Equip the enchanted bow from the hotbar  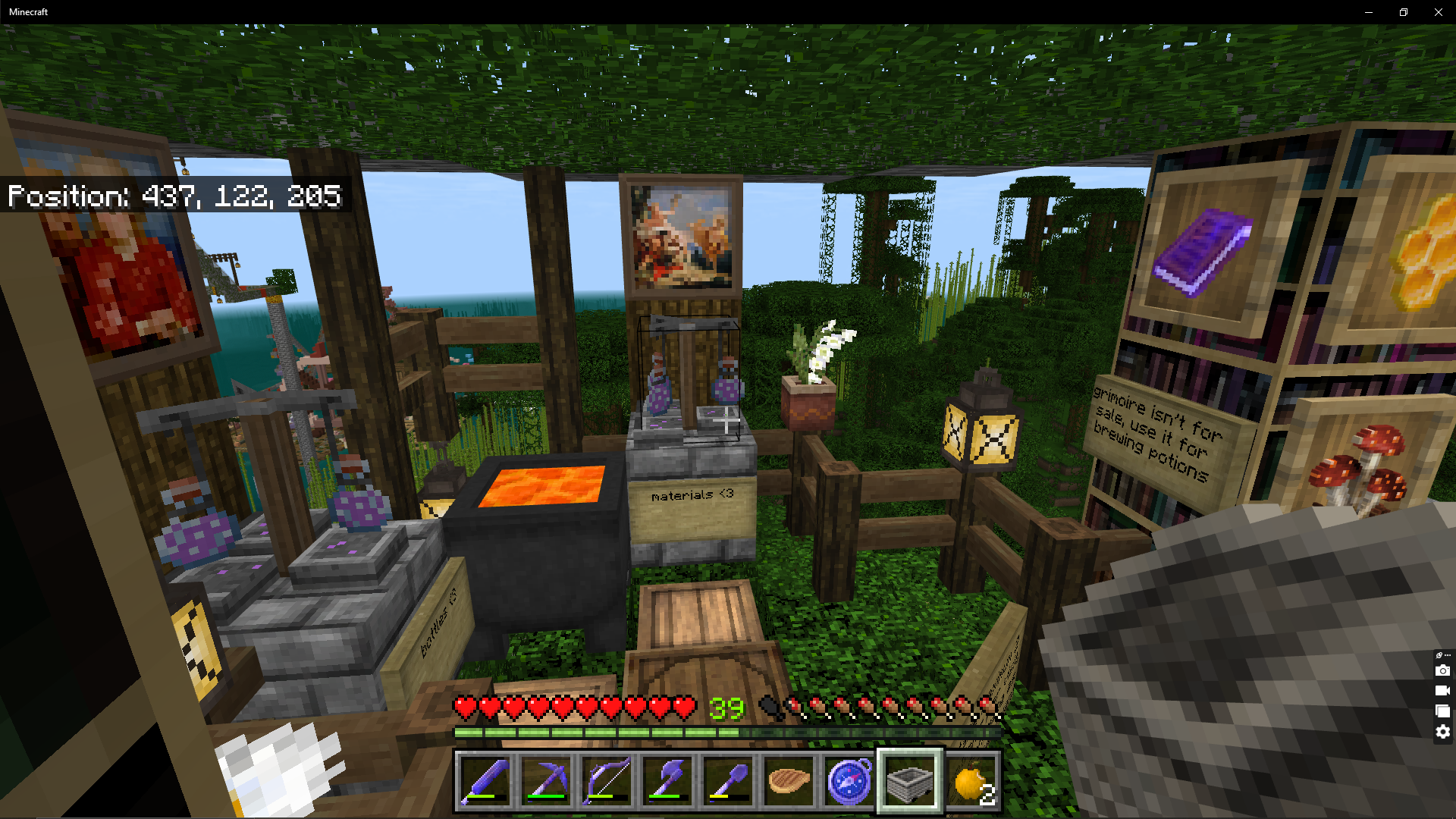[607, 782]
